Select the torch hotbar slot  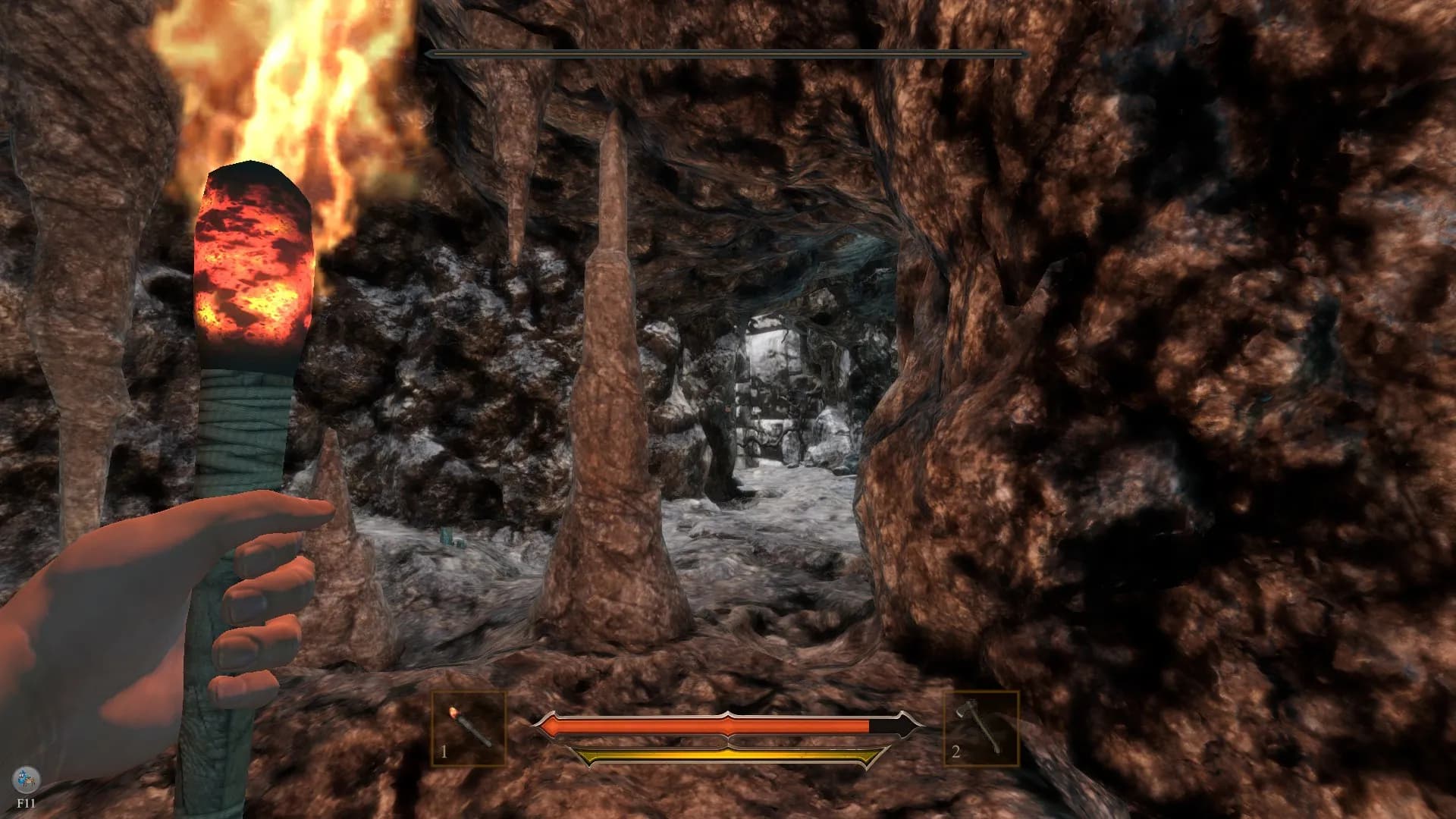tap(469, 728)
